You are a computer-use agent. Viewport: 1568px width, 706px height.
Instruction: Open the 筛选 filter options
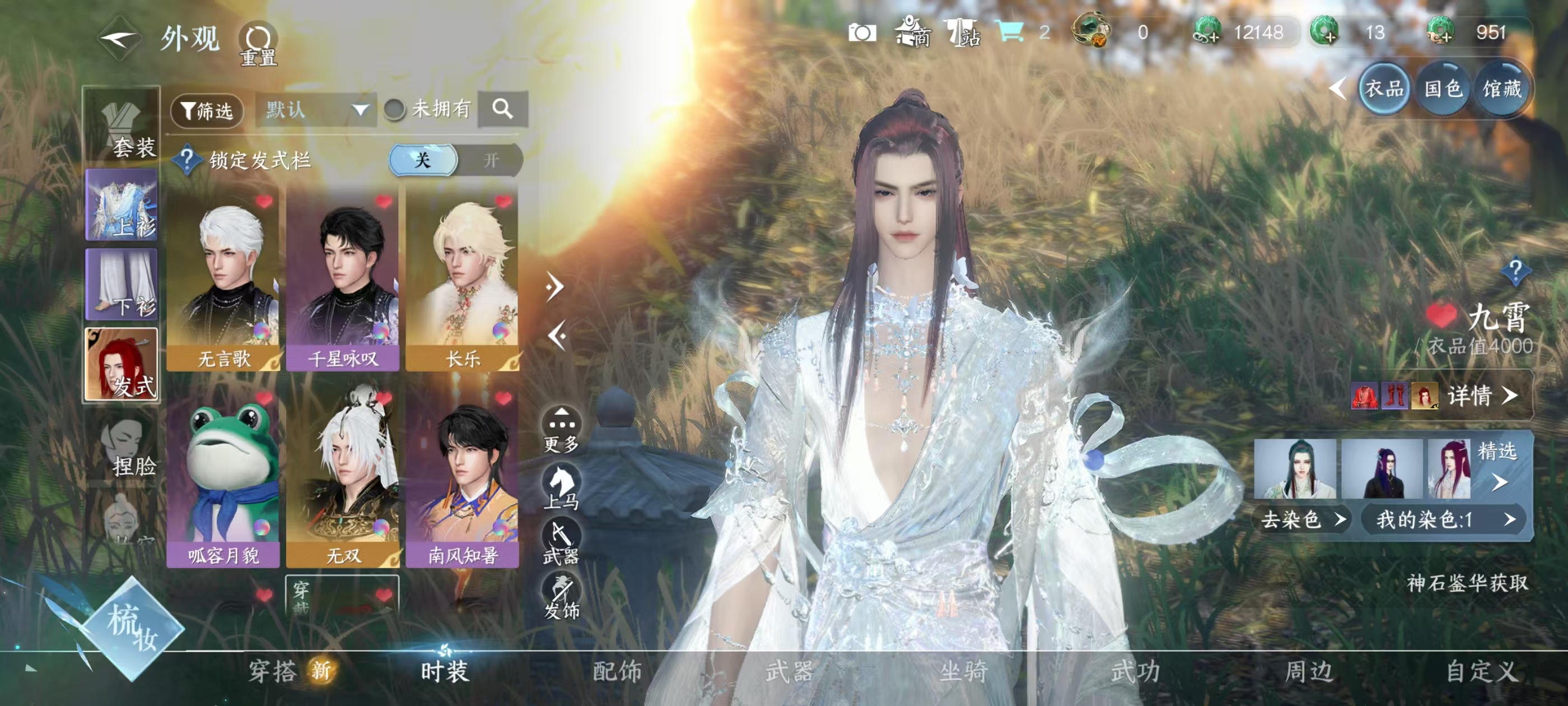coord(207,111)
